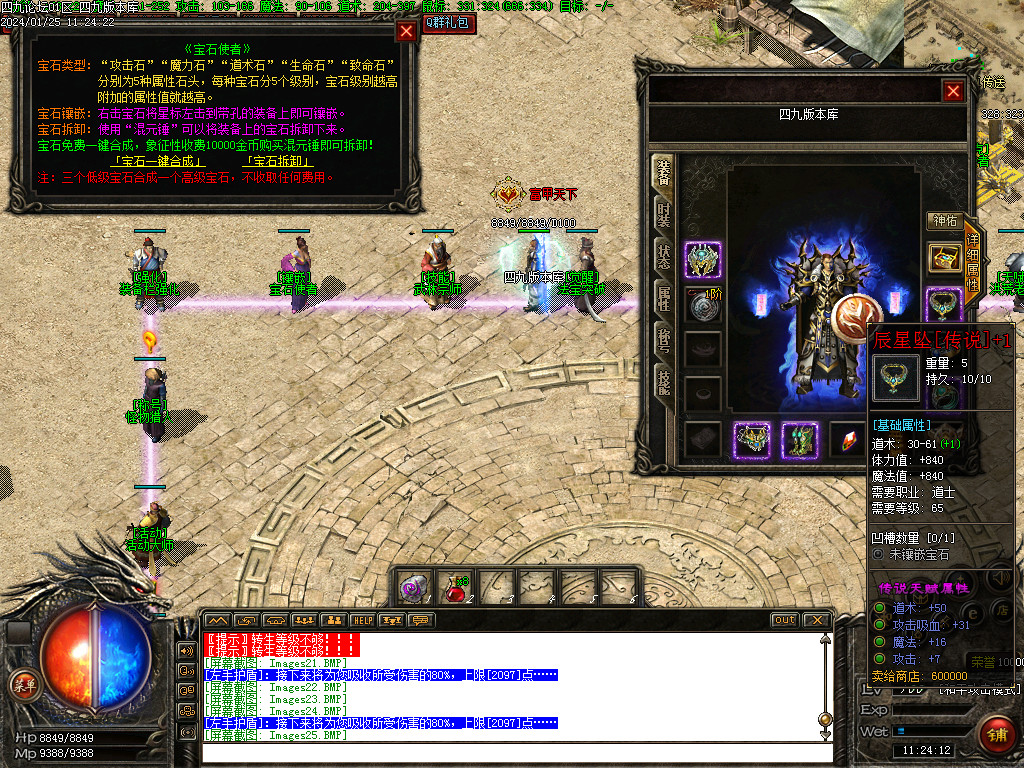
Task: Switch to the 属性 tab
Action: (664, 296)
